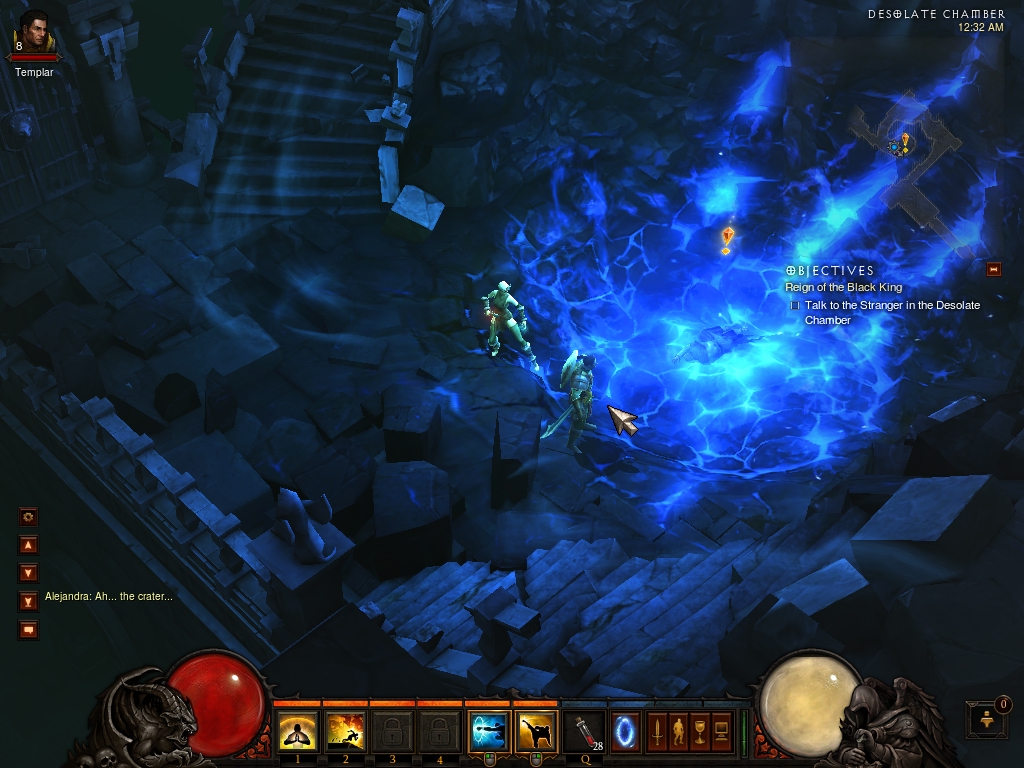Jump to bottom of the chat log
Image resolution: width=1024 pixels, height=768 pixels.
coord(29,601)
